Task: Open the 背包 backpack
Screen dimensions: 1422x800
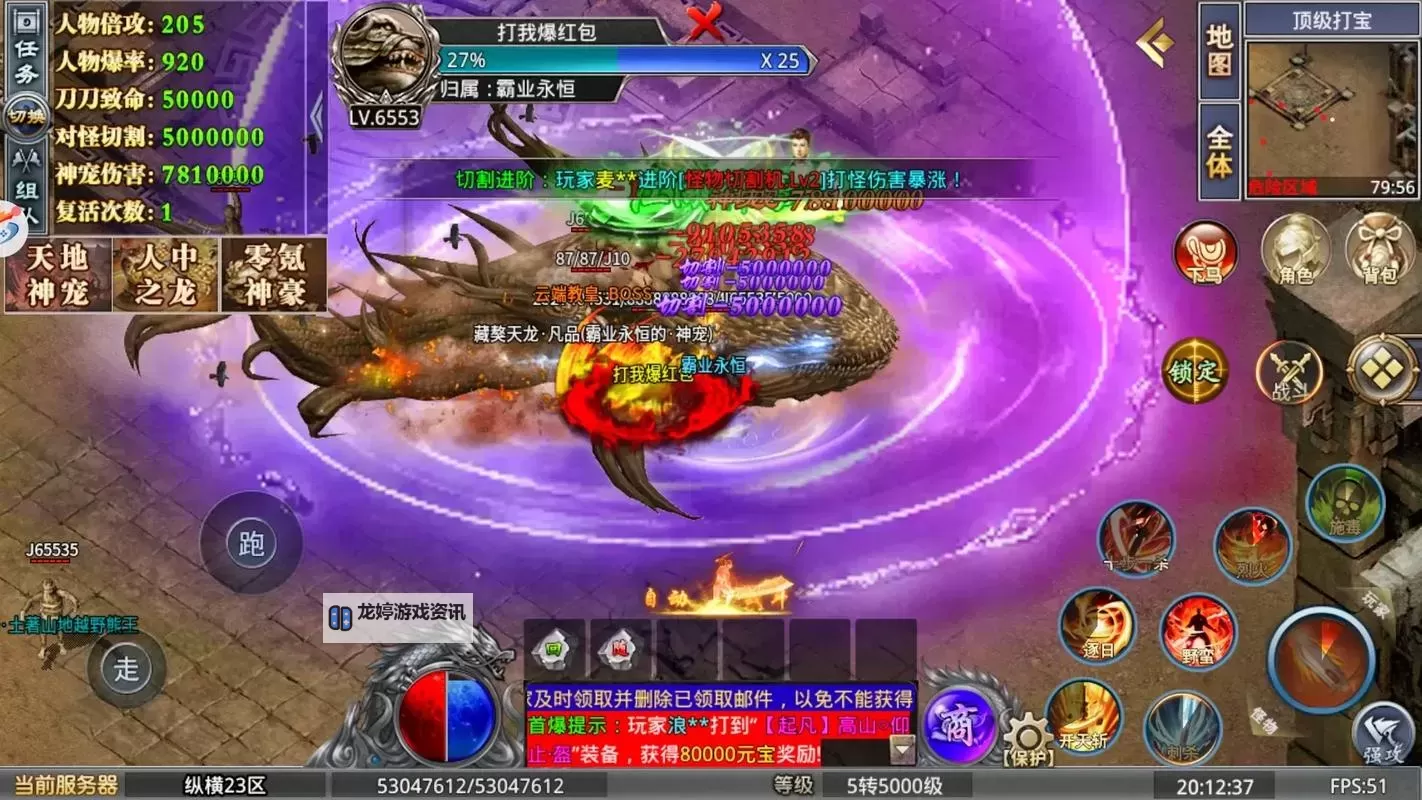Action: [x=1380, y=250]
